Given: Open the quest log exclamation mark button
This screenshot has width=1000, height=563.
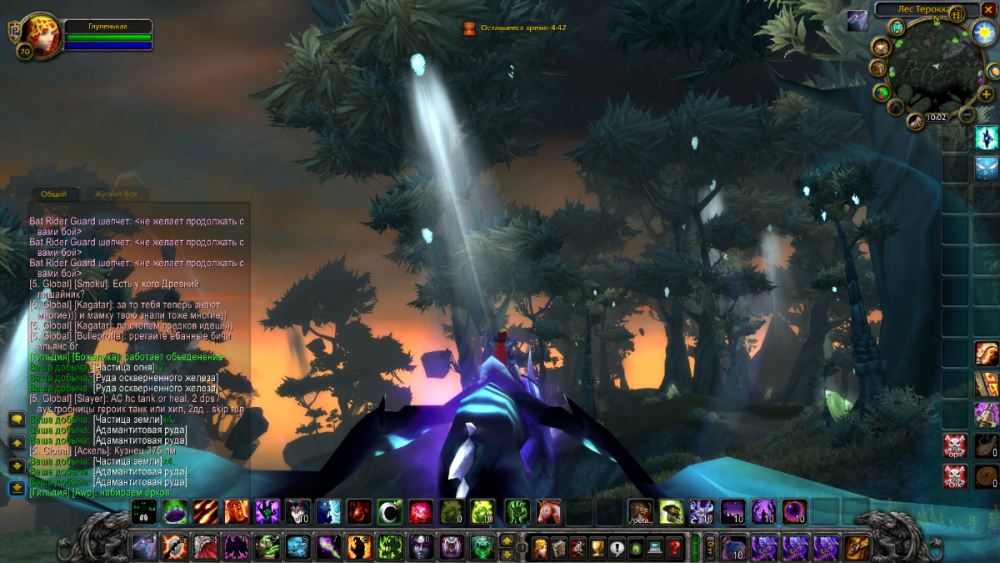Looking at the screenshot, I should click(618, 547).
